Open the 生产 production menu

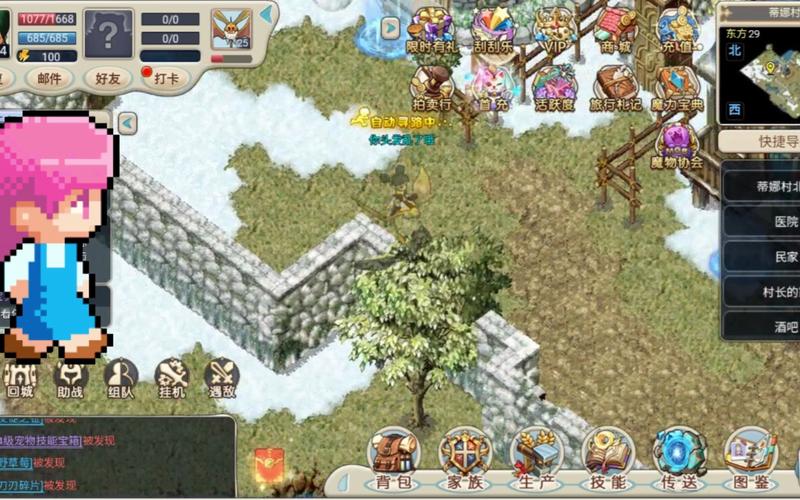tap(537, 457)
